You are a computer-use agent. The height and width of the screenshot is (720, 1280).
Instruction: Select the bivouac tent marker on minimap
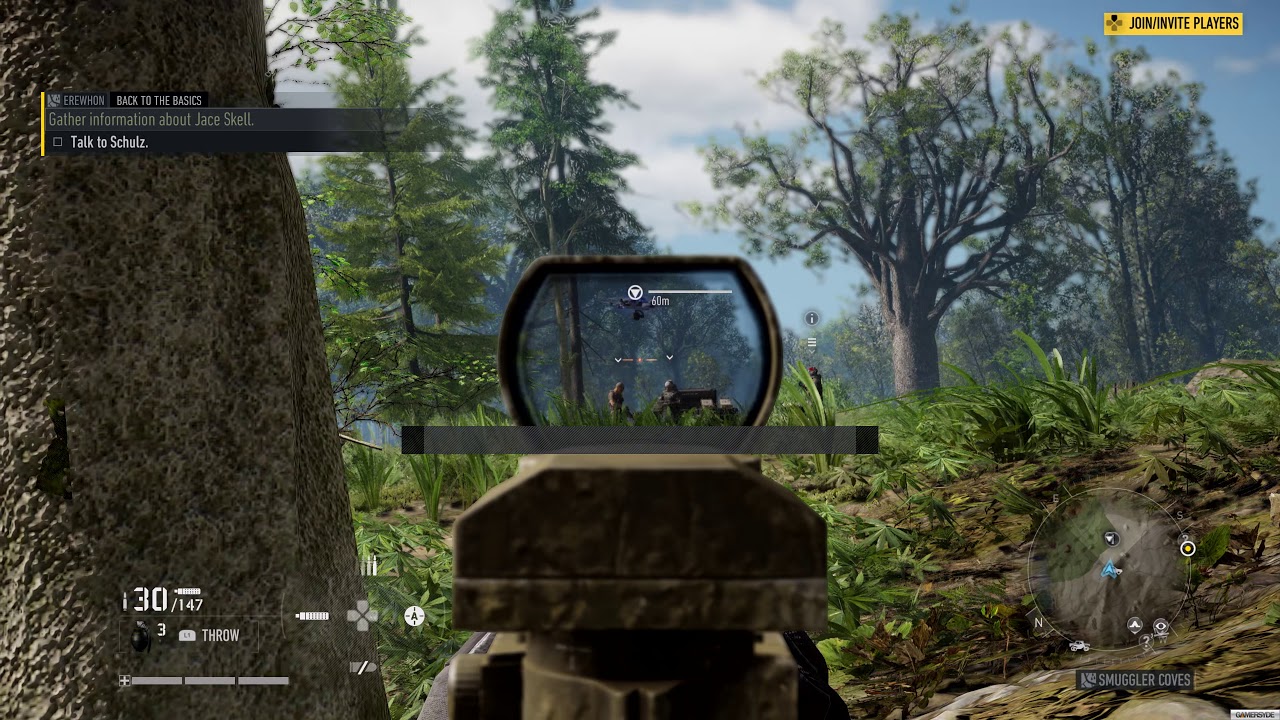(x=1135, y=626)
